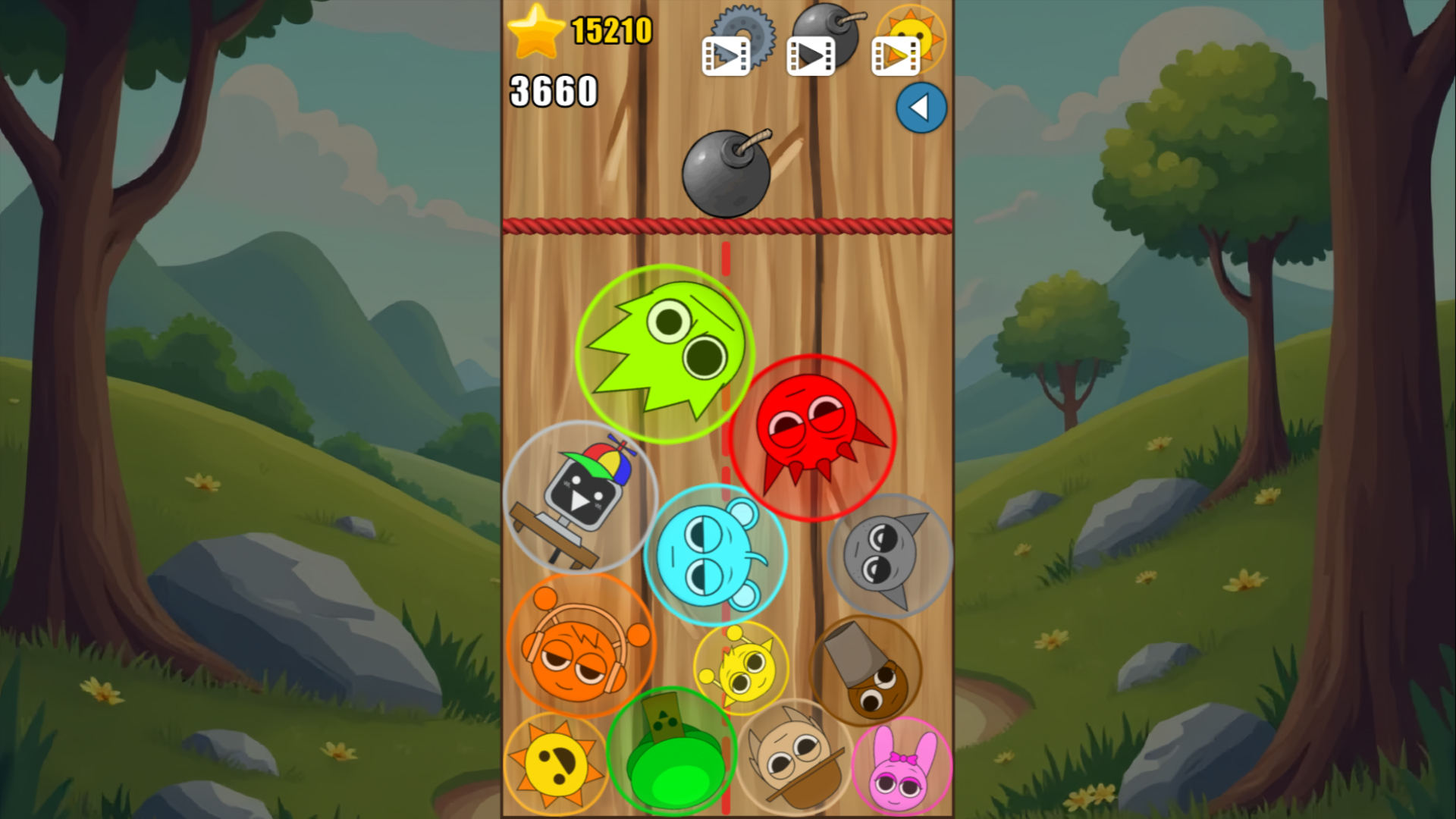Click the 3660 score counter
Screen dimensions: 1456x819
[553, 91]
